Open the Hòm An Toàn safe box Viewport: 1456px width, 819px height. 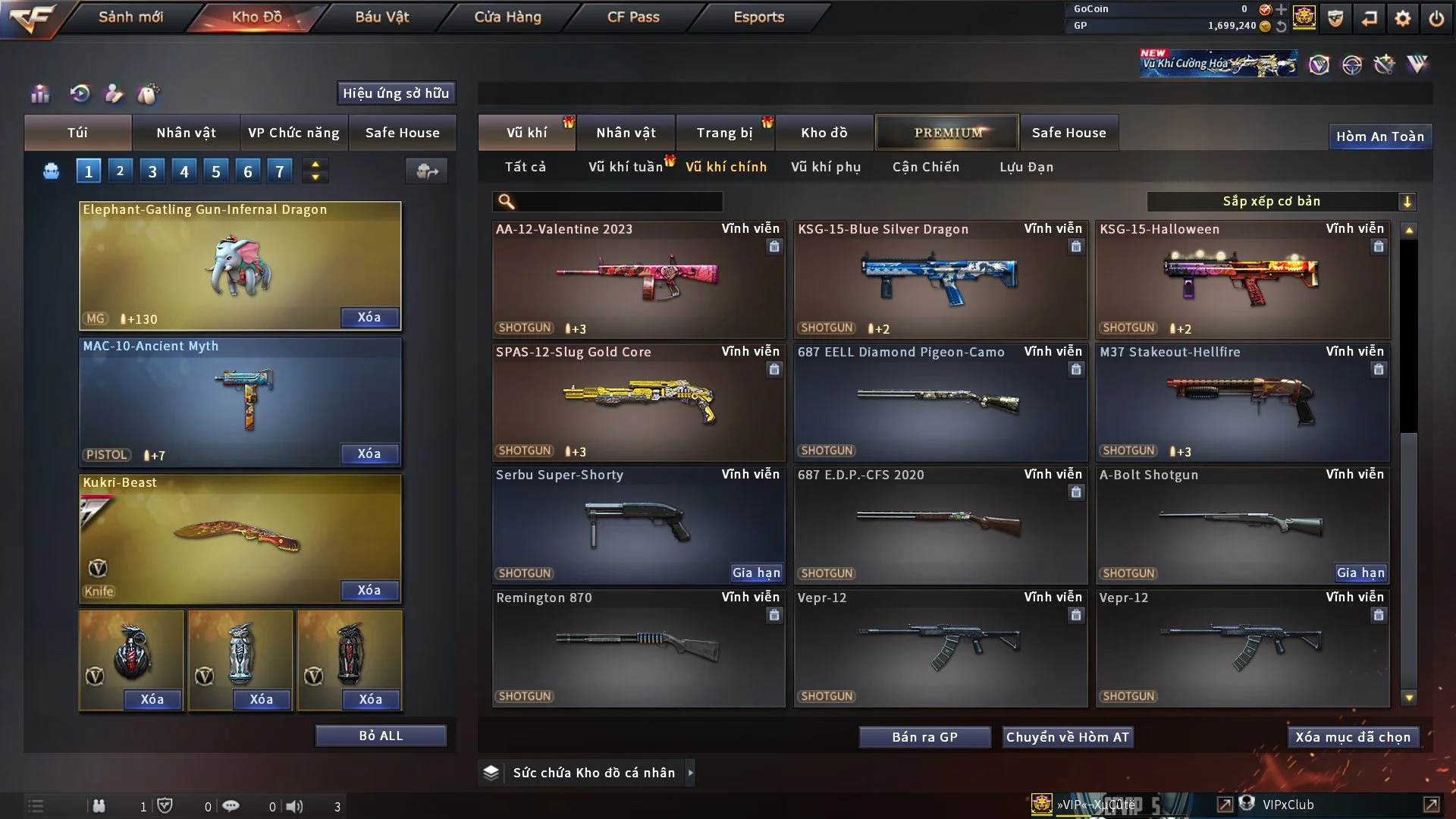click(x=1379, y=136)
